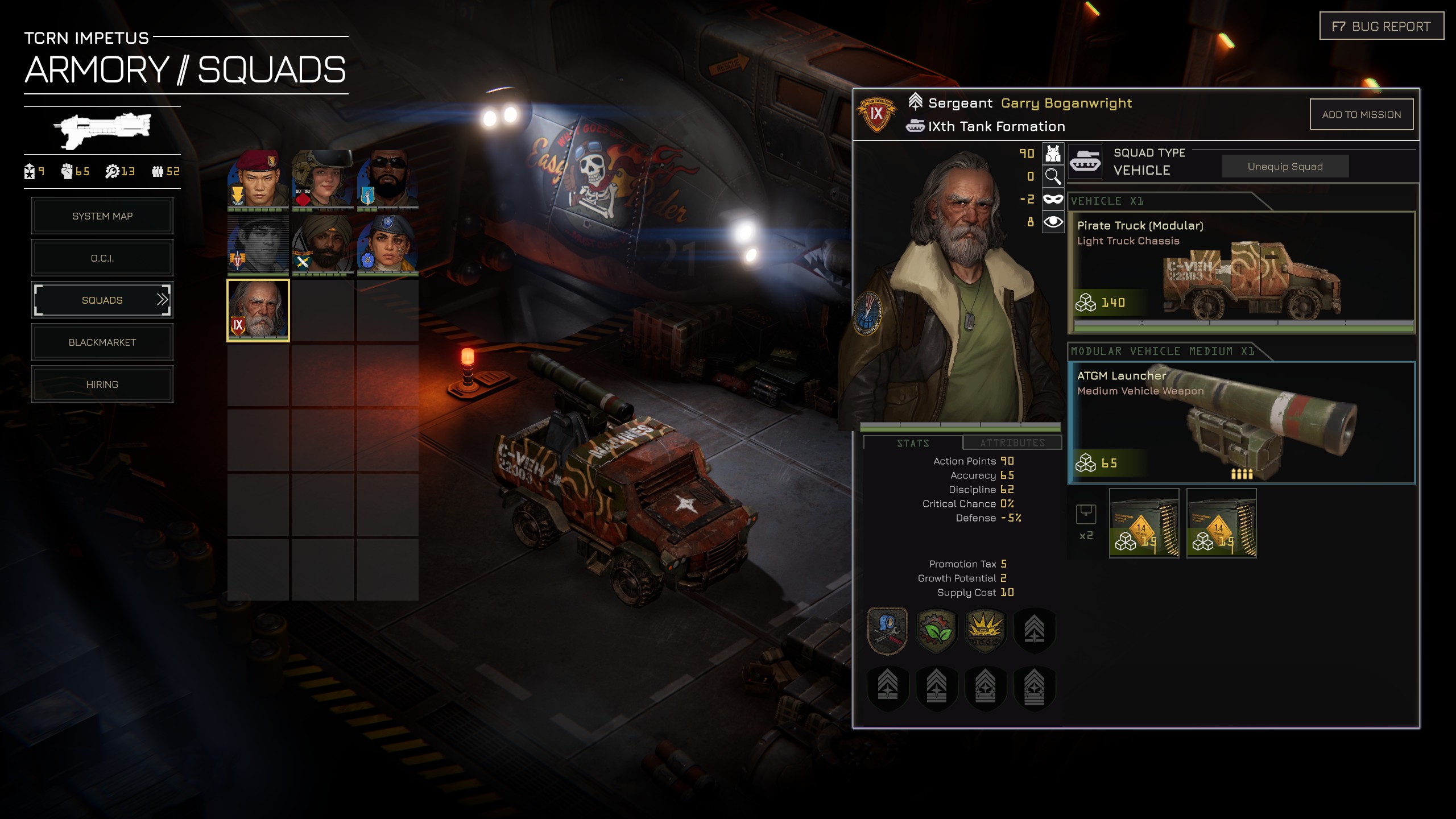Image resolution: width=1456 pixels, height=819 pixels.
Task: Choose the red beret soldier portrait
Action: (258, 180)
